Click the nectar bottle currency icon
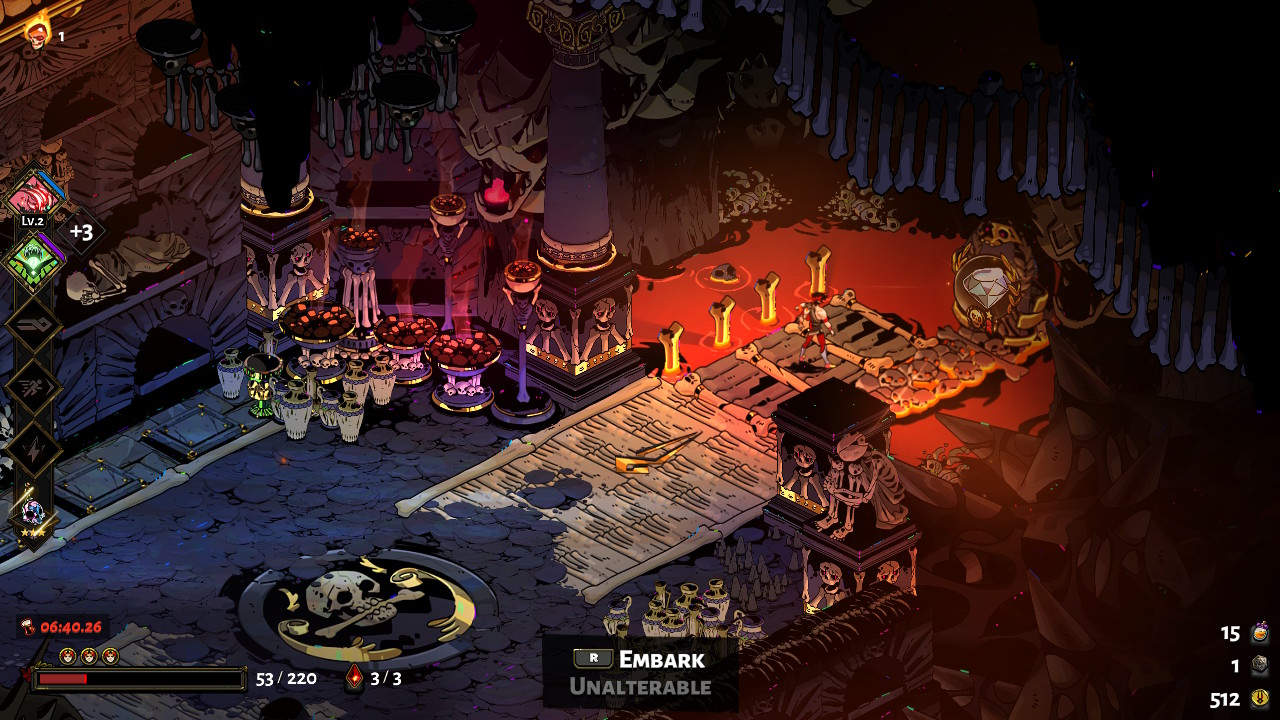Image resolution: width=1280 pixels, height=720 pixels. 1260,633
